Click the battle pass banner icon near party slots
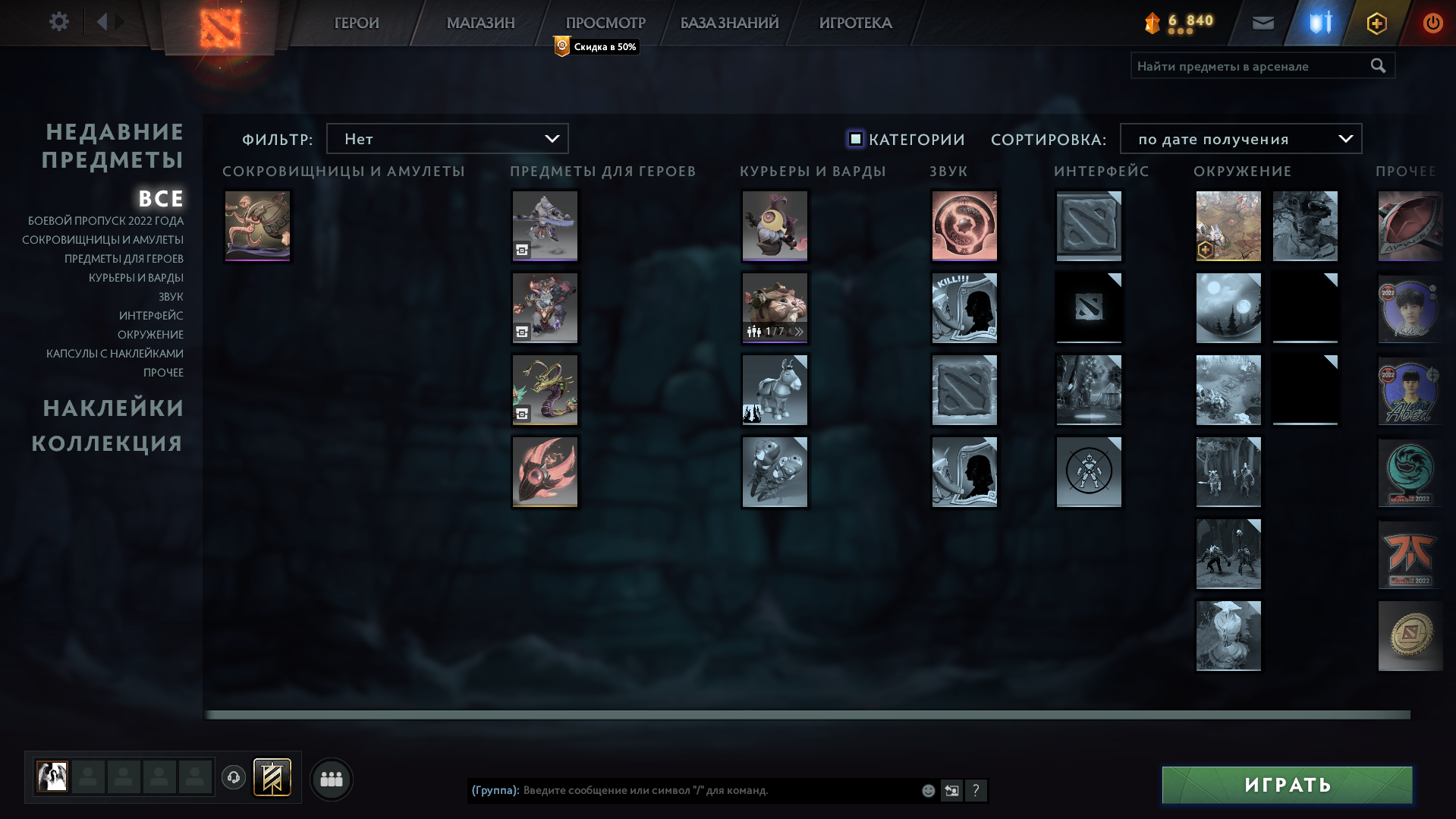 coord(273,777)
